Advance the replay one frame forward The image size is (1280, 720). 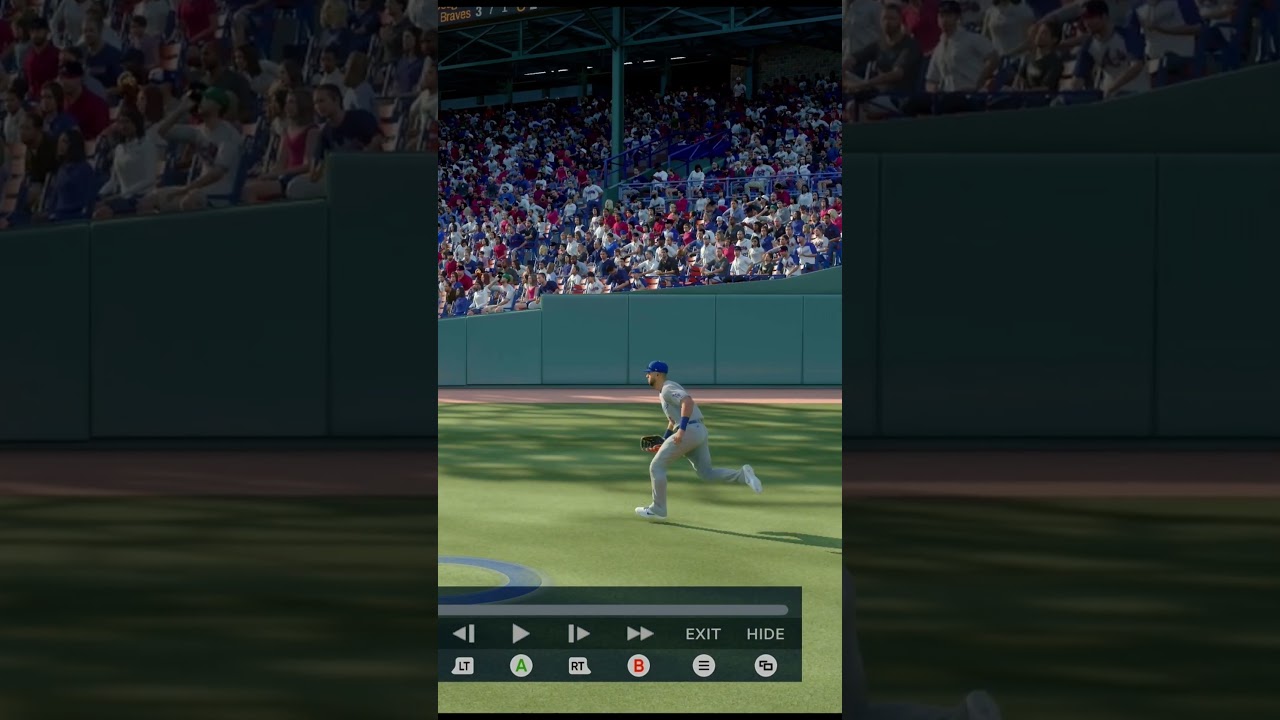click(x=578, y=633)
